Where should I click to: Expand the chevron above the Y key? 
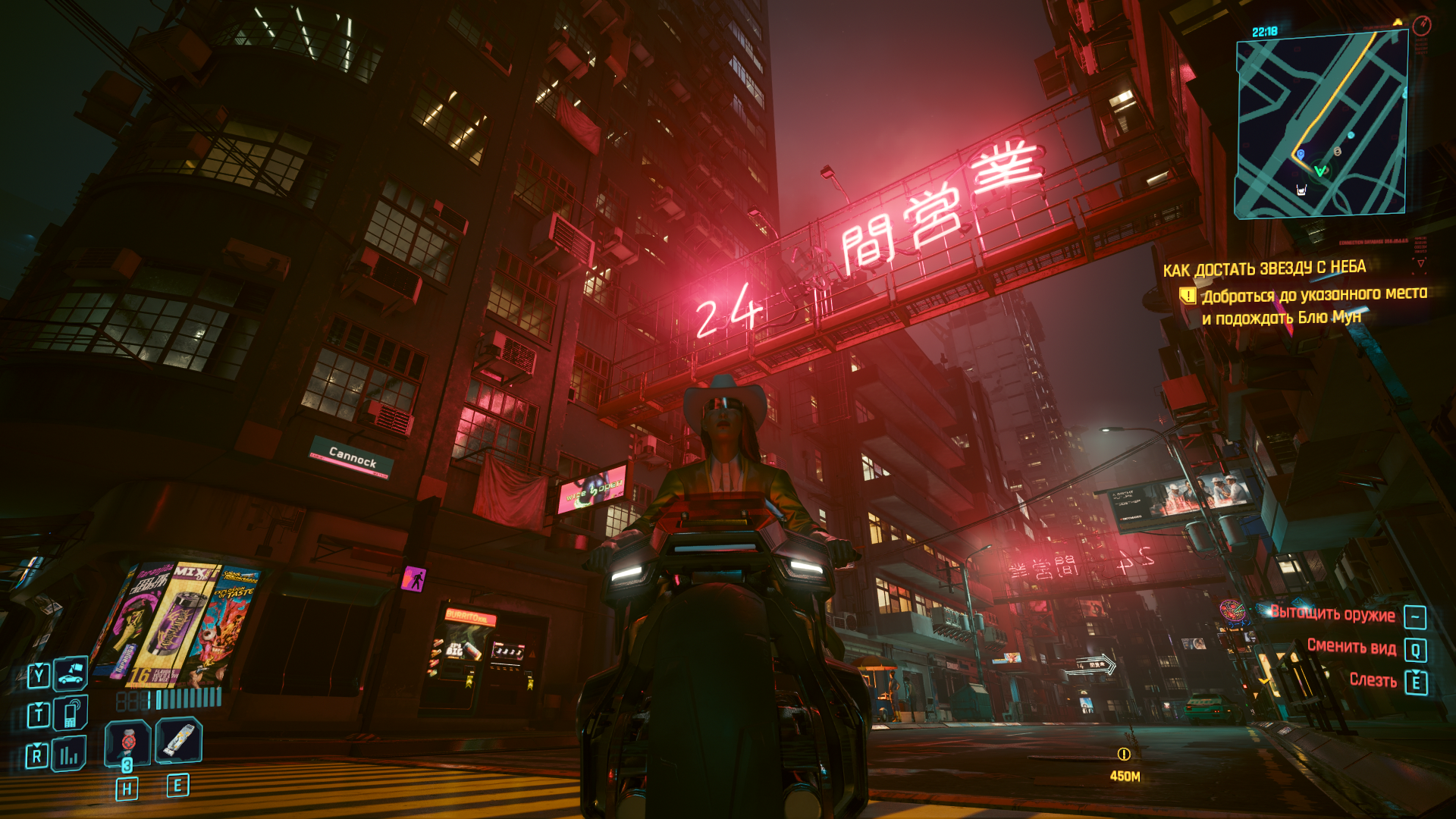tap(39, 666)
